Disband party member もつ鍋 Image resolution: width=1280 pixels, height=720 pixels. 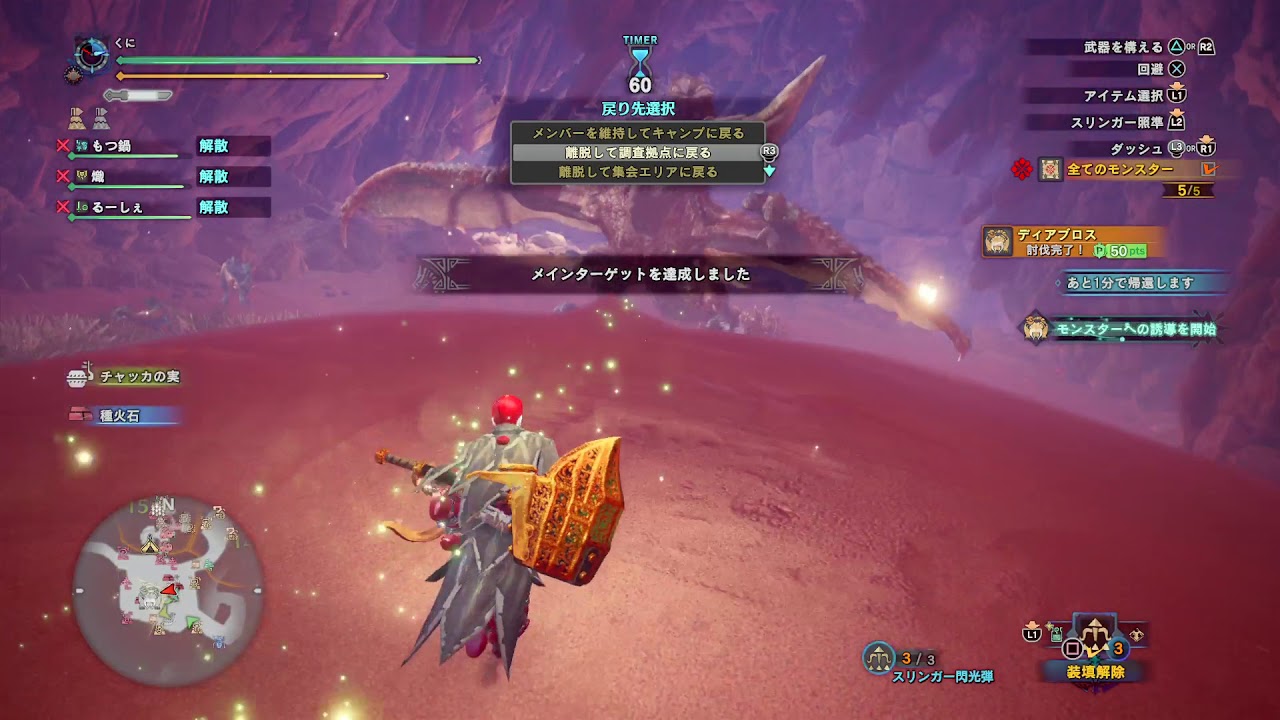tap(214, 146)
